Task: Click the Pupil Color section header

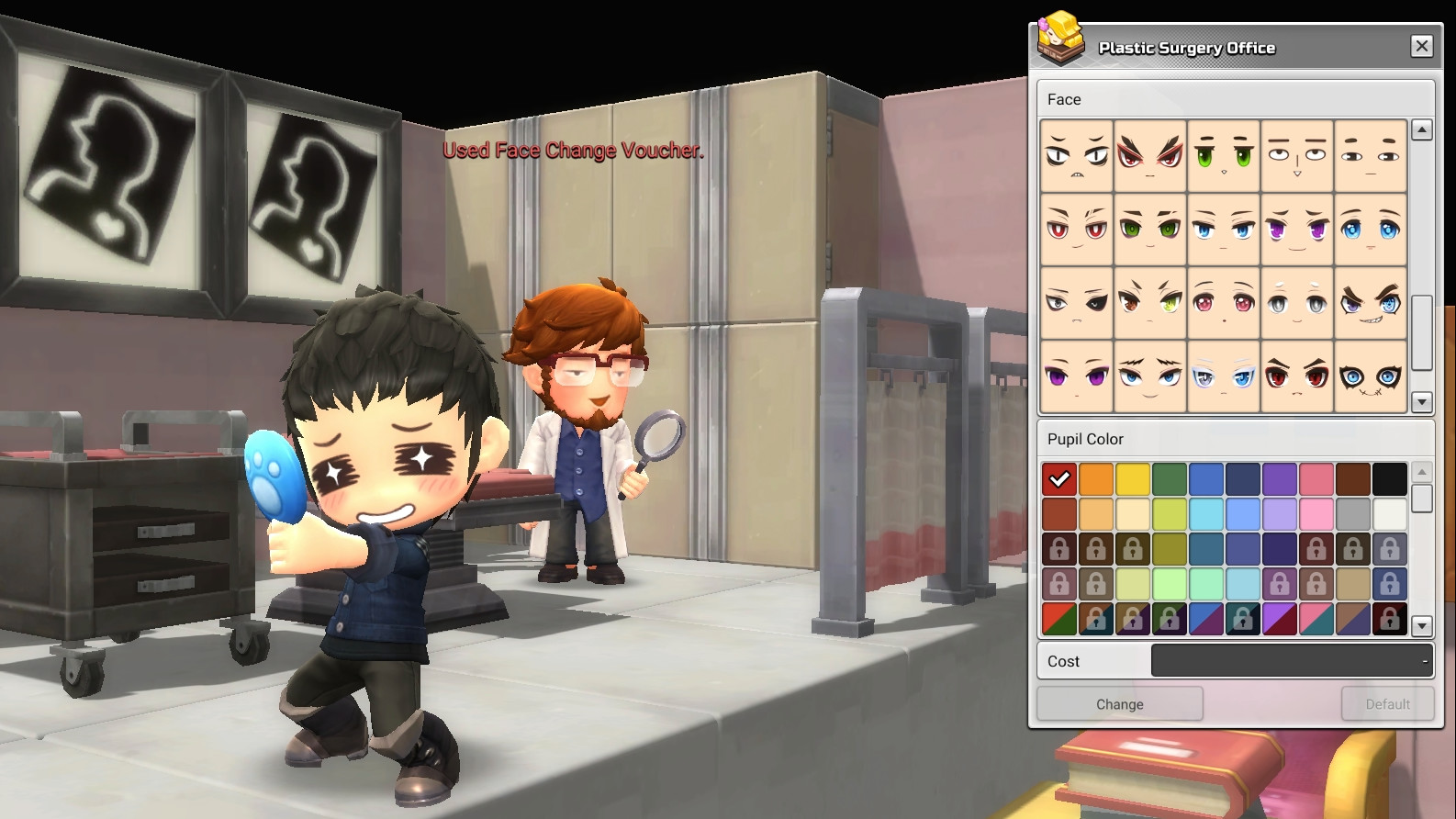Action: pos(1086,439)
